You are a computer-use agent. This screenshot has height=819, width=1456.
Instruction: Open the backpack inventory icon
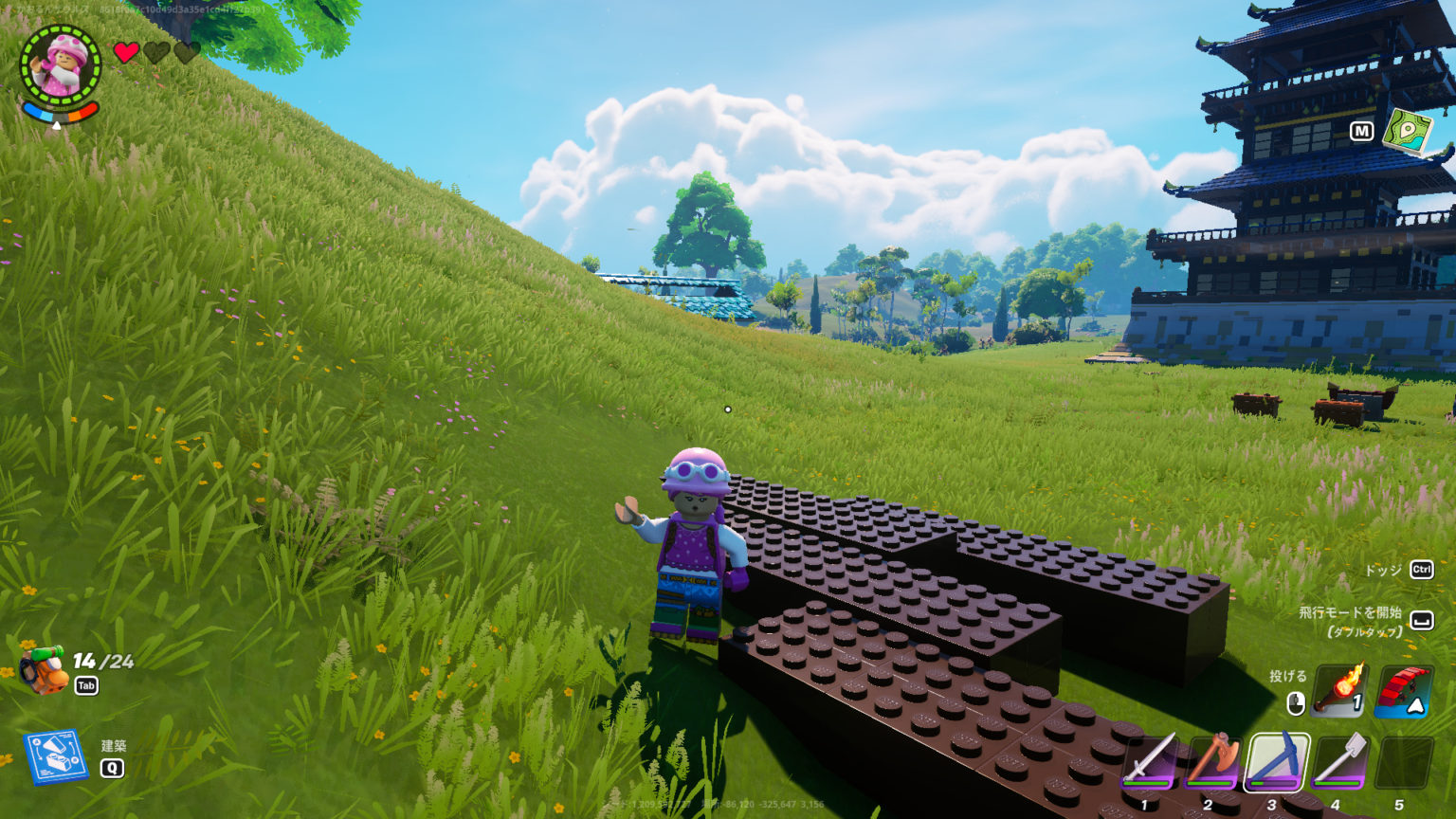tap(42, 670)
